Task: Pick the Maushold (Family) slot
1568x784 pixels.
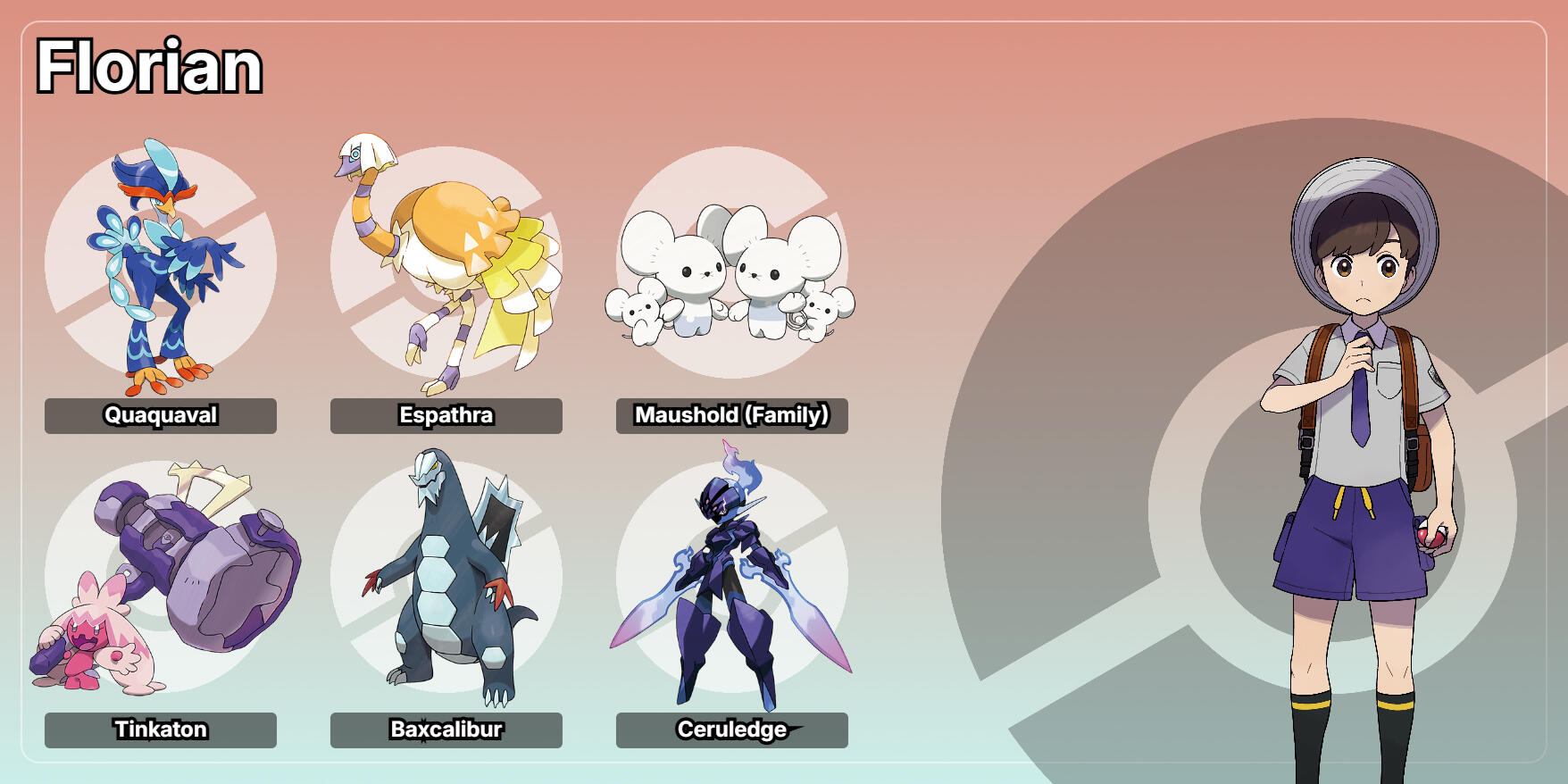Action: click(x=732, y=268)
